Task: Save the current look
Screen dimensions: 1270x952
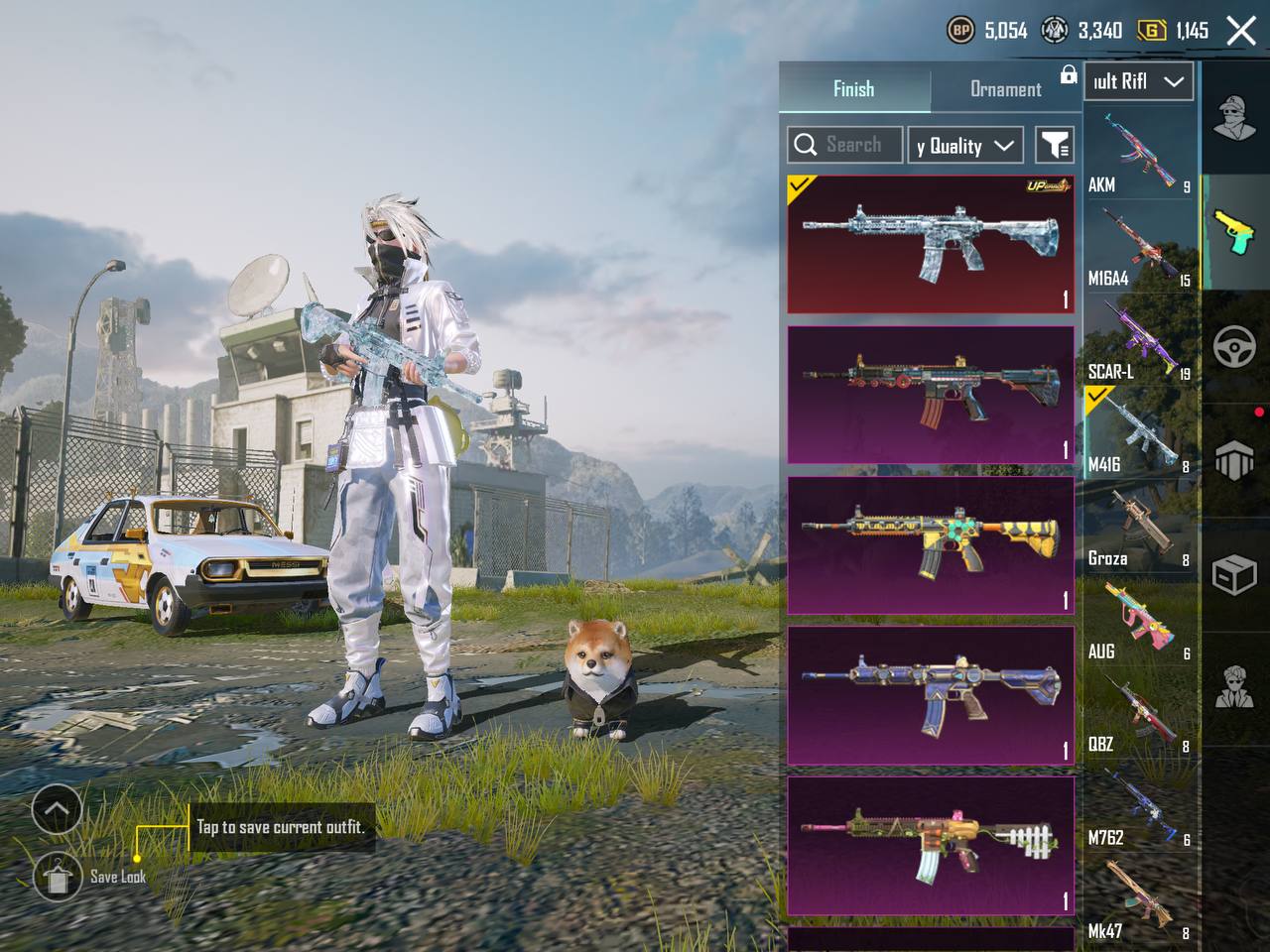Action: (58, 876)
